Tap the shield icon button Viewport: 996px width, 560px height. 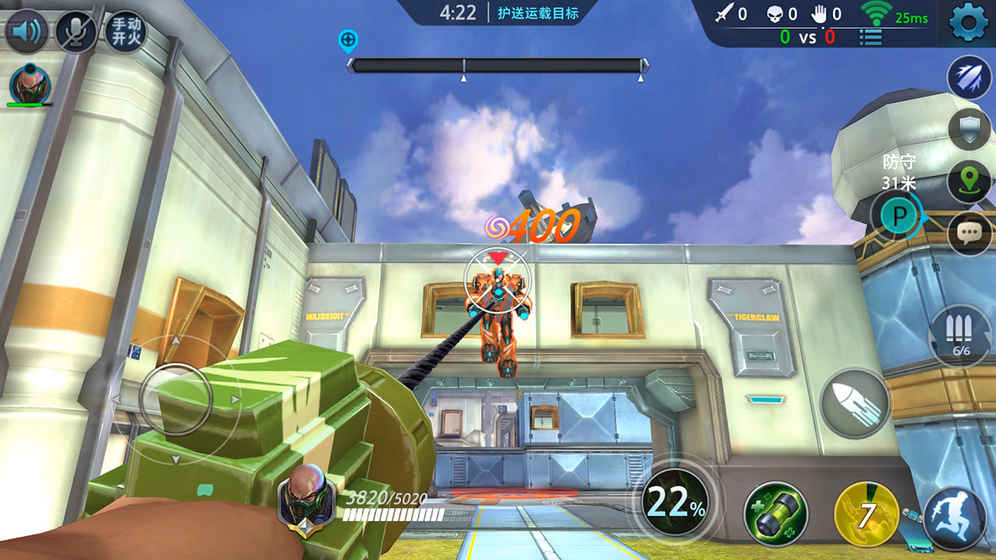click(968, 129)
